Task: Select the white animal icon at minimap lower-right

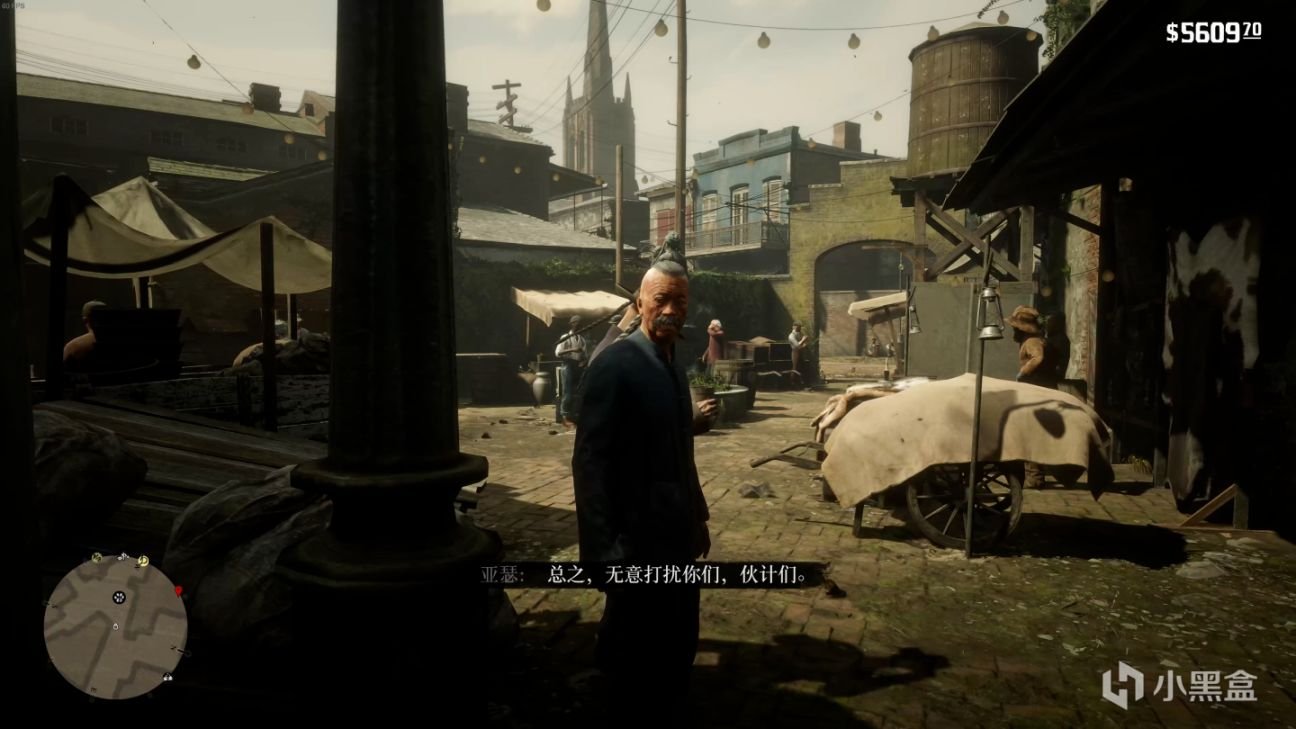Action: click(x=167, y=677)
